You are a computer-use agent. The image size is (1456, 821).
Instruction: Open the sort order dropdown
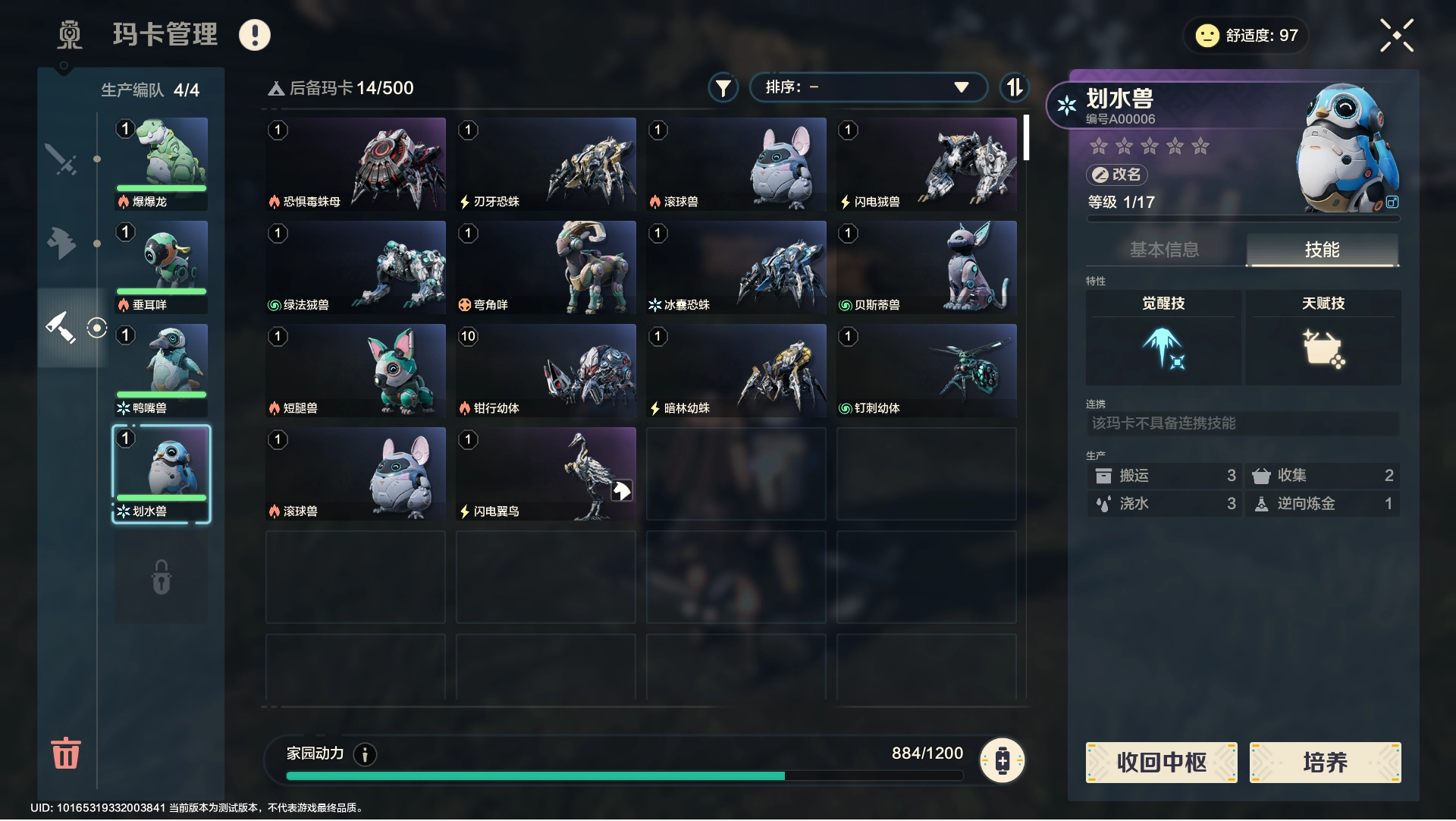click(x=868, y=87)
